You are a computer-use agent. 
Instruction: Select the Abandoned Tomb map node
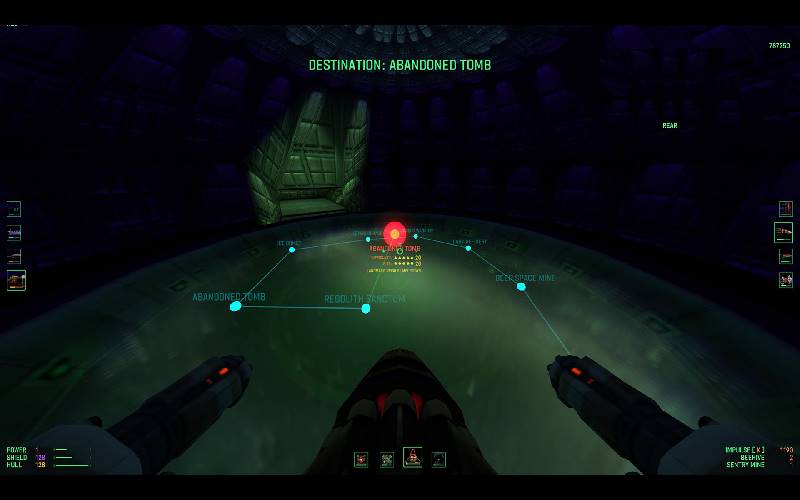(x=235, y=306)
